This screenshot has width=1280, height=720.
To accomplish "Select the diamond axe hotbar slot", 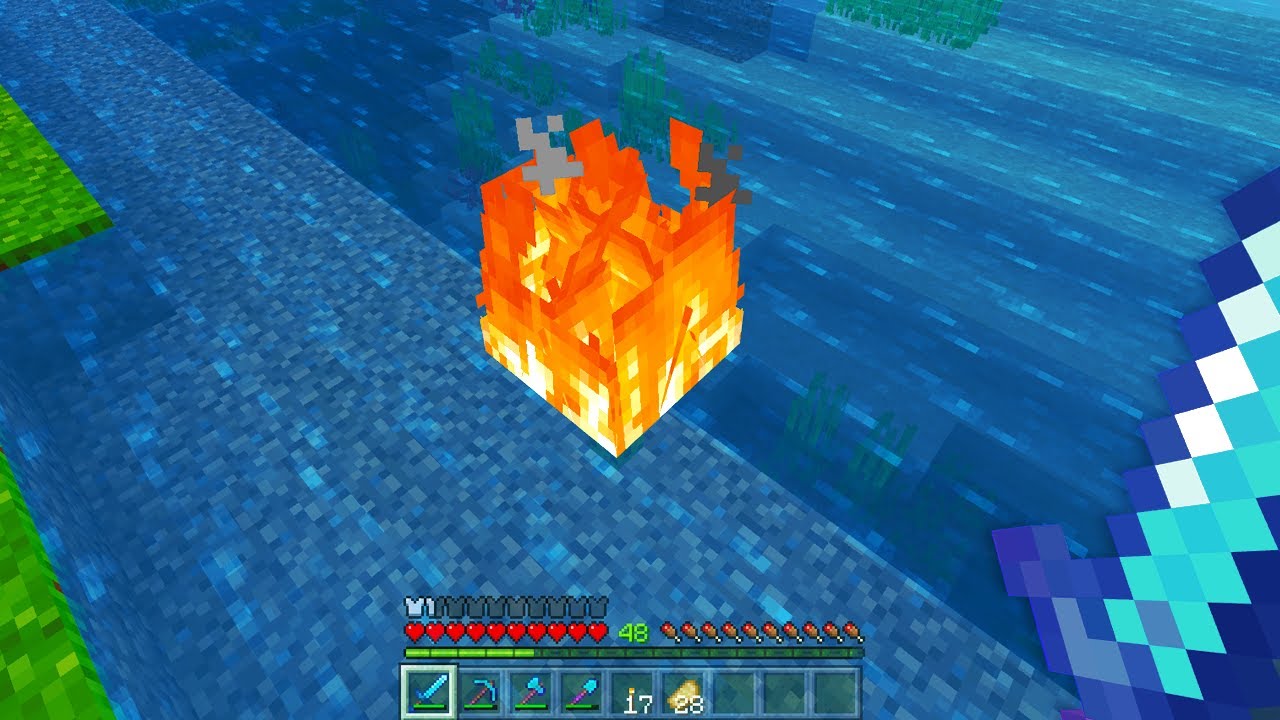I will click(533, 691).
